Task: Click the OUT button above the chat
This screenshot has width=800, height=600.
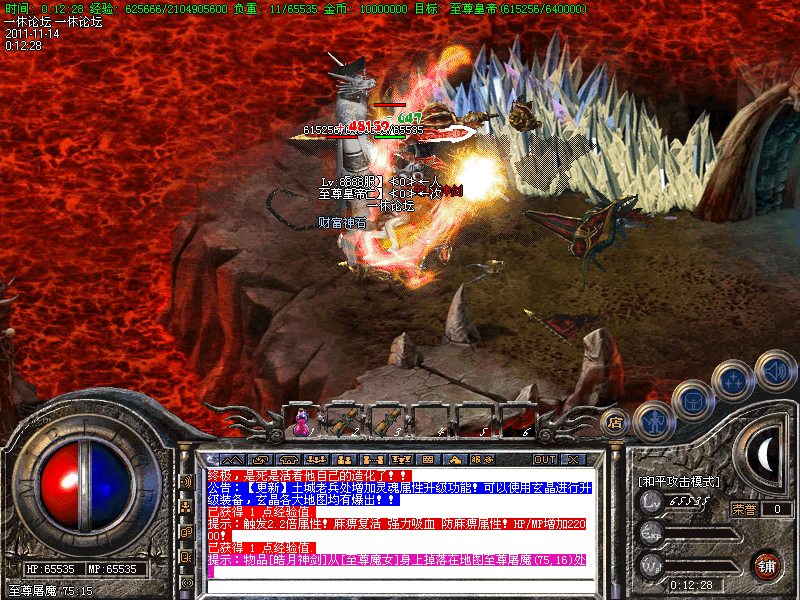Action: click(544, 459)
